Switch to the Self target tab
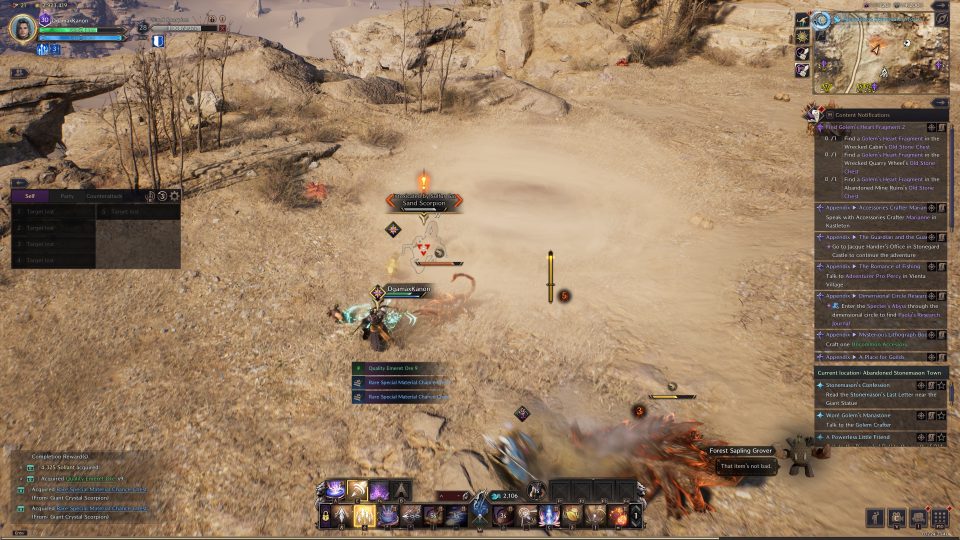The width and height of the screenshot is (960, 540). 29,196
